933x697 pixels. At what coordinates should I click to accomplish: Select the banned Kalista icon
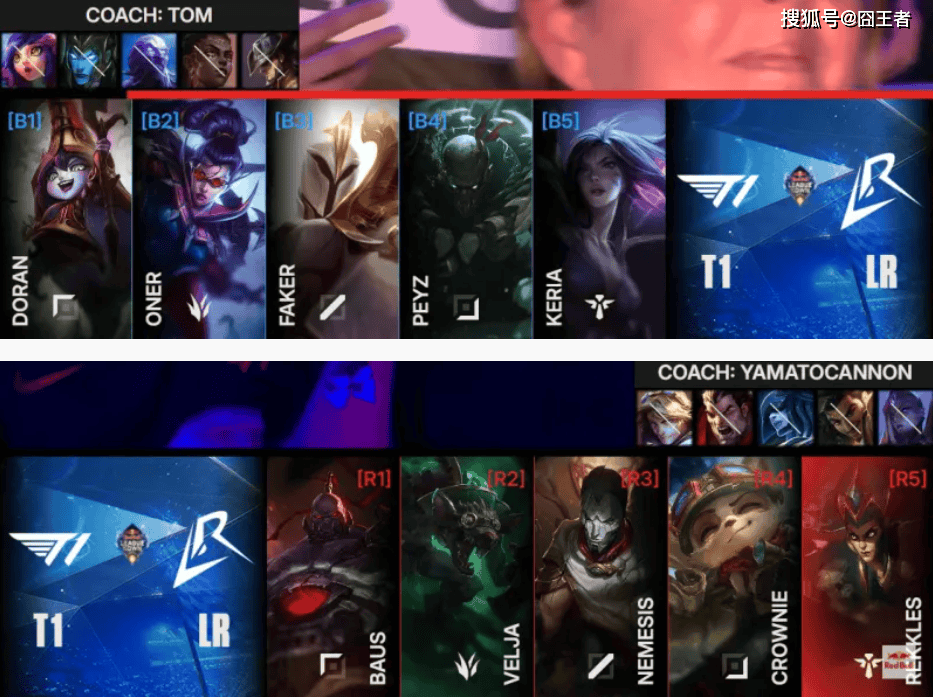89,60
